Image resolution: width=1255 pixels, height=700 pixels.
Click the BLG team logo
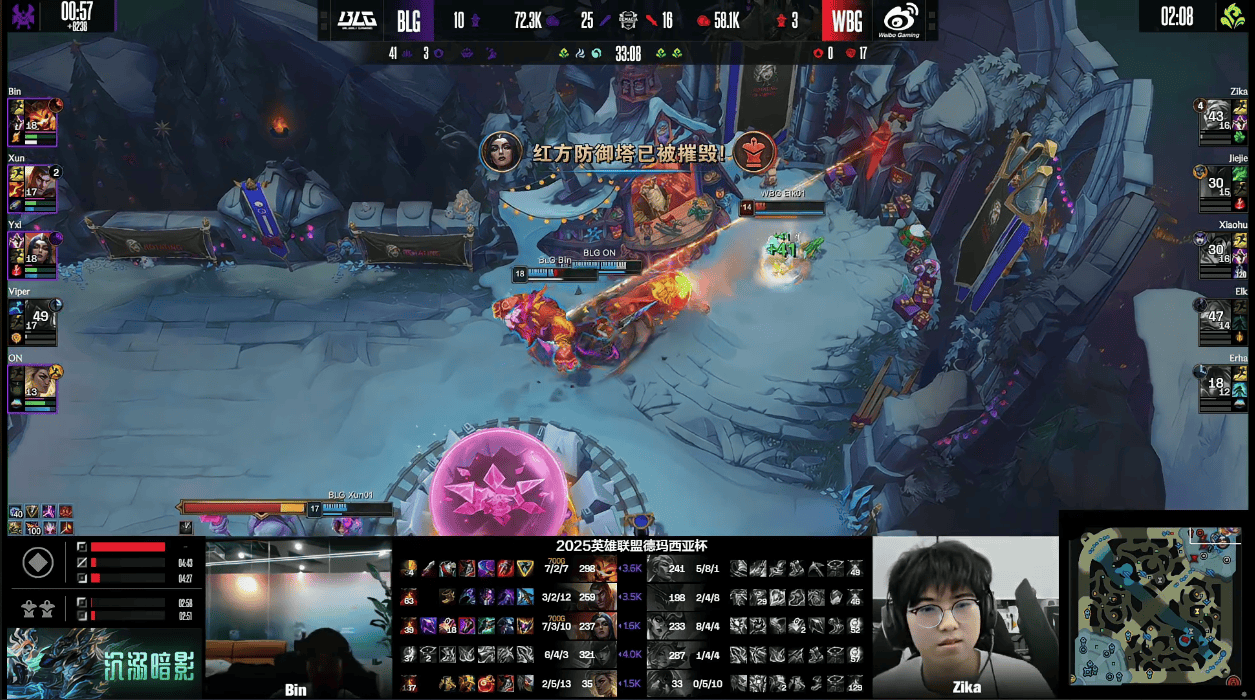[x=355, y=20]
